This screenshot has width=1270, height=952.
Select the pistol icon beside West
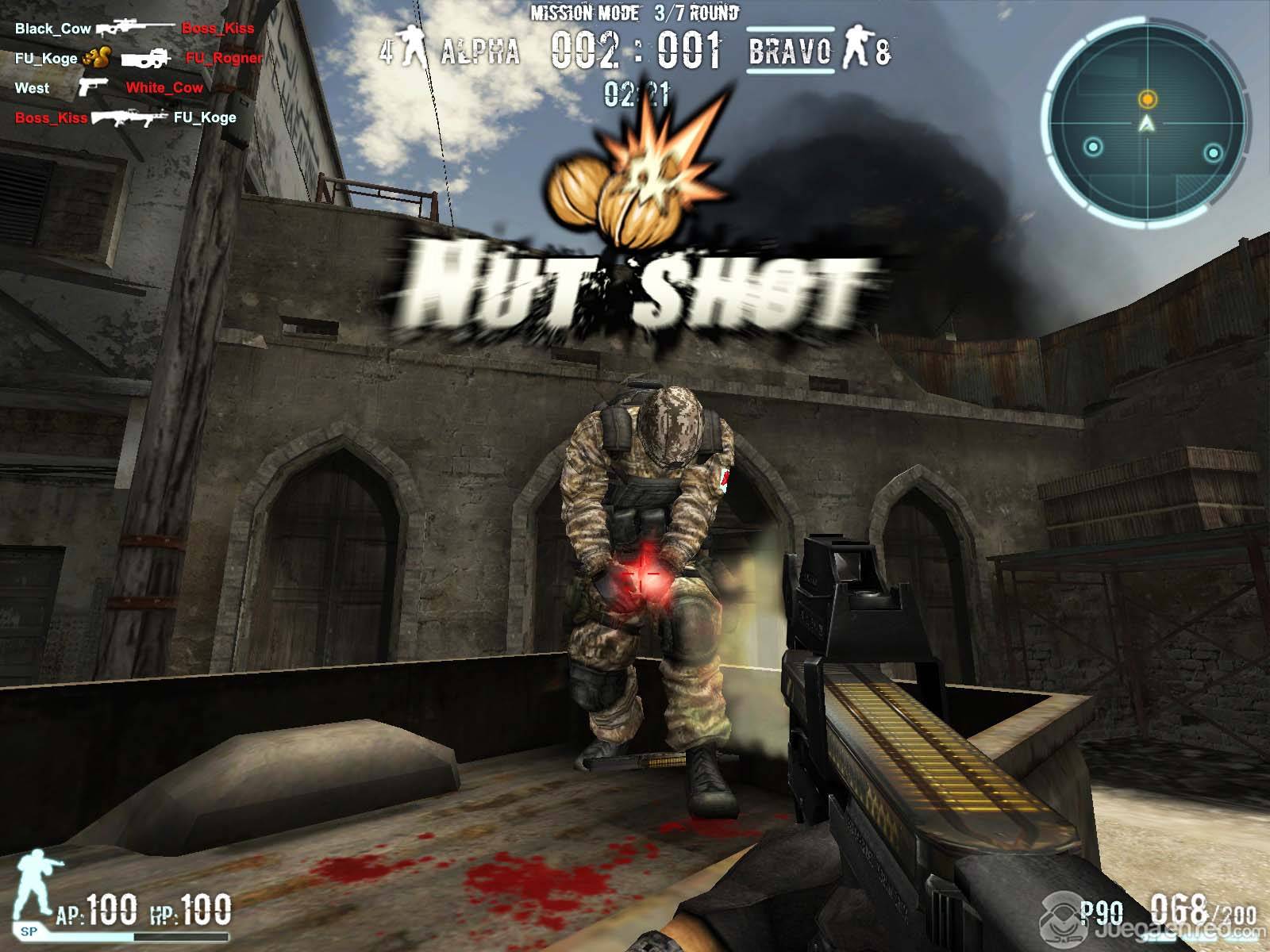[x=93, y=86]
